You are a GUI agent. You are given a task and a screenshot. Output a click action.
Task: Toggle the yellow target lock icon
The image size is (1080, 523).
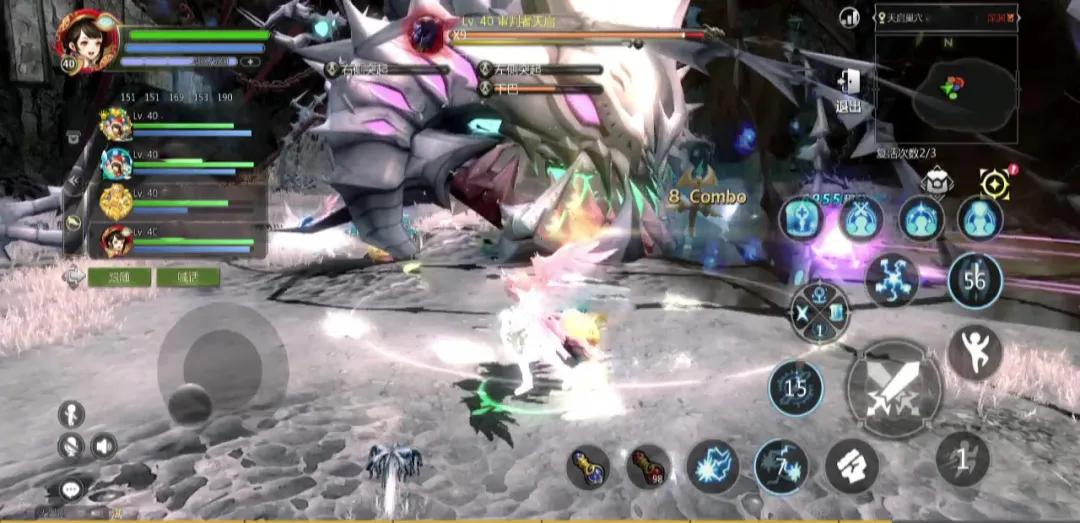[x=995, y=183]
